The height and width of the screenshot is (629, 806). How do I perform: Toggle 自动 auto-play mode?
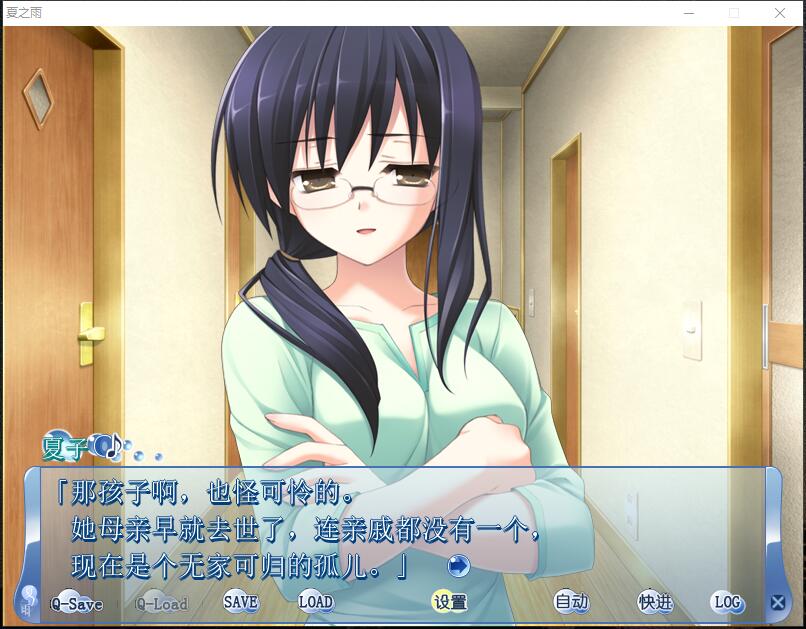click(571, 602)
